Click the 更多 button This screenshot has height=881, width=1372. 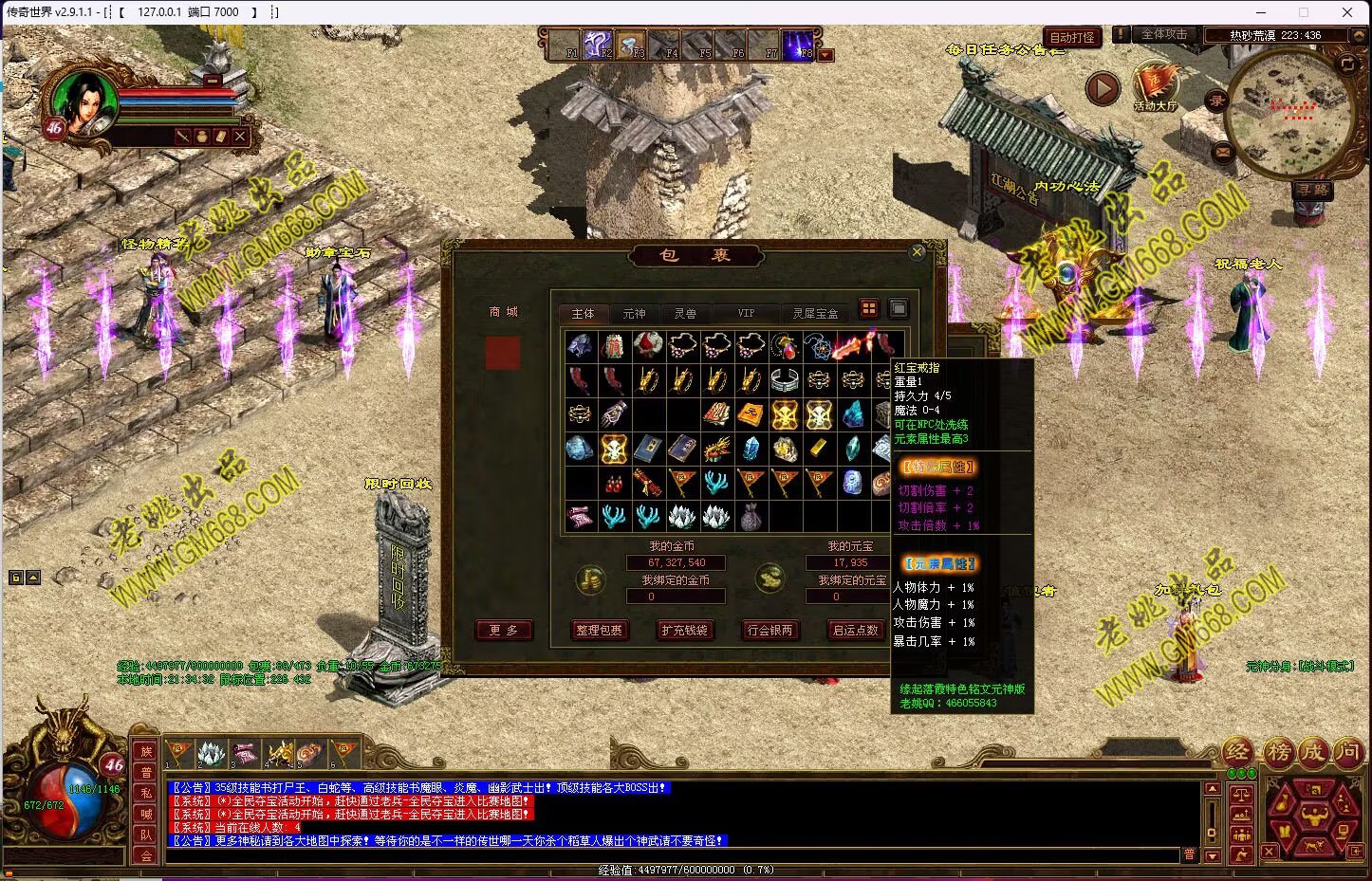(x=504, y=630)
